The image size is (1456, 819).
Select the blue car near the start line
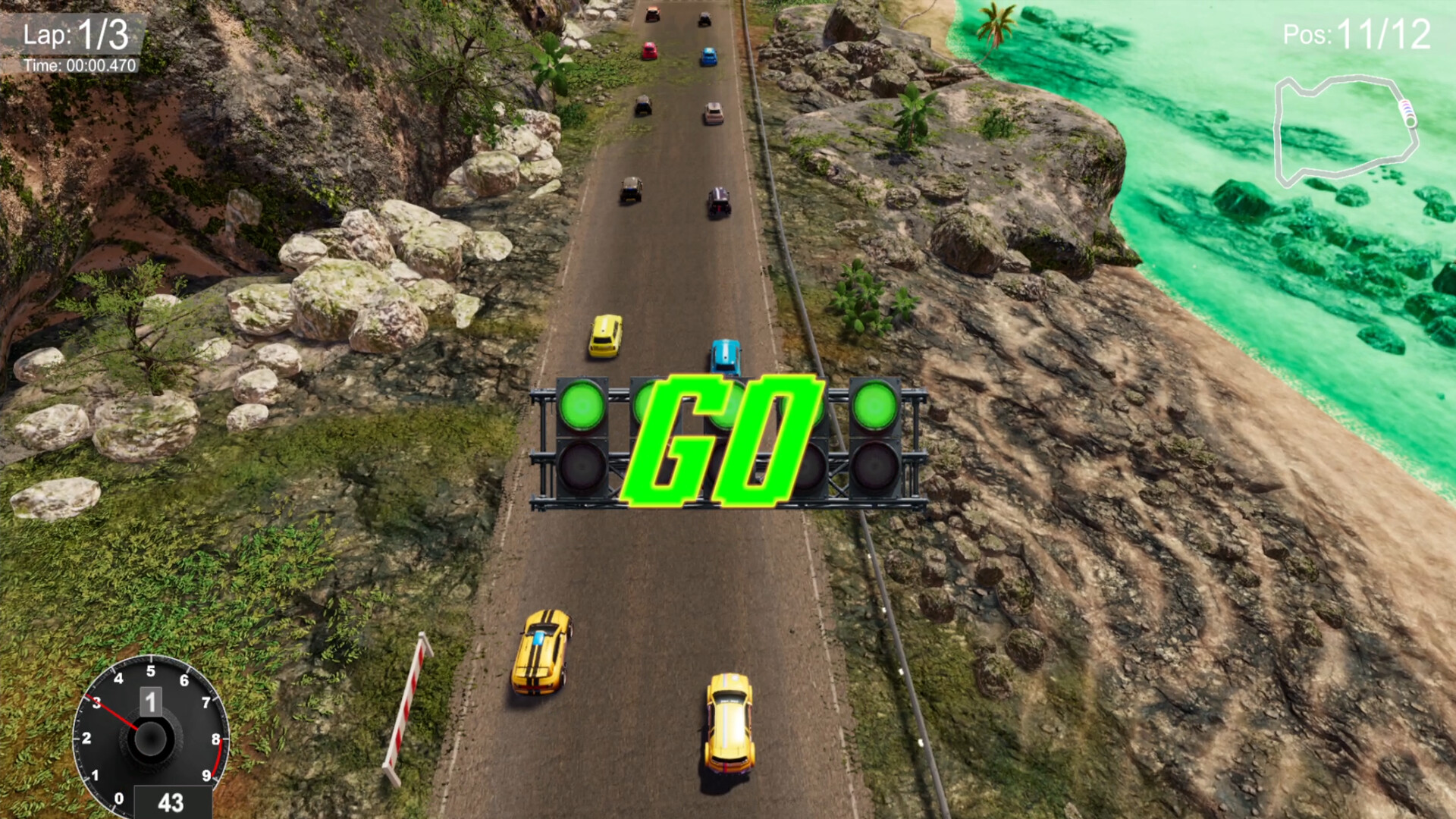pos(724,354)
